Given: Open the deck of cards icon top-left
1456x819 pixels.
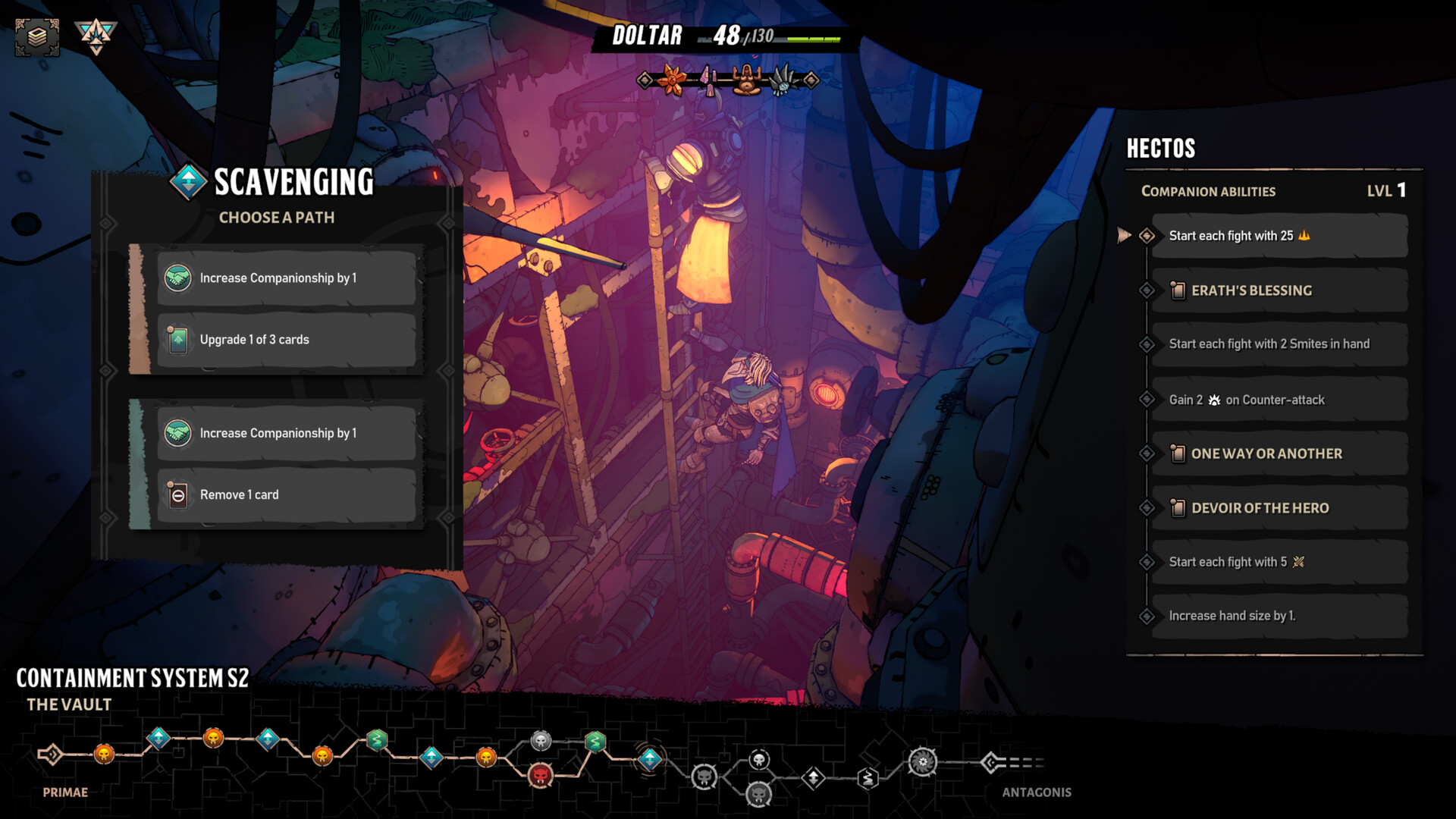Looking at the screenshot, I should point(39,33).
